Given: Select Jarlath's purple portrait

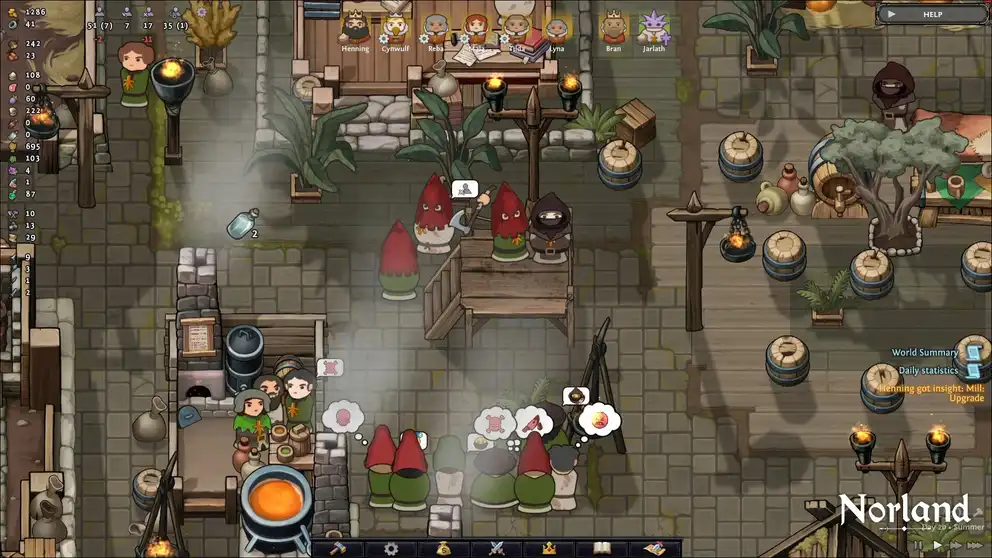Looking at the screenshot, I should (653, 27).
